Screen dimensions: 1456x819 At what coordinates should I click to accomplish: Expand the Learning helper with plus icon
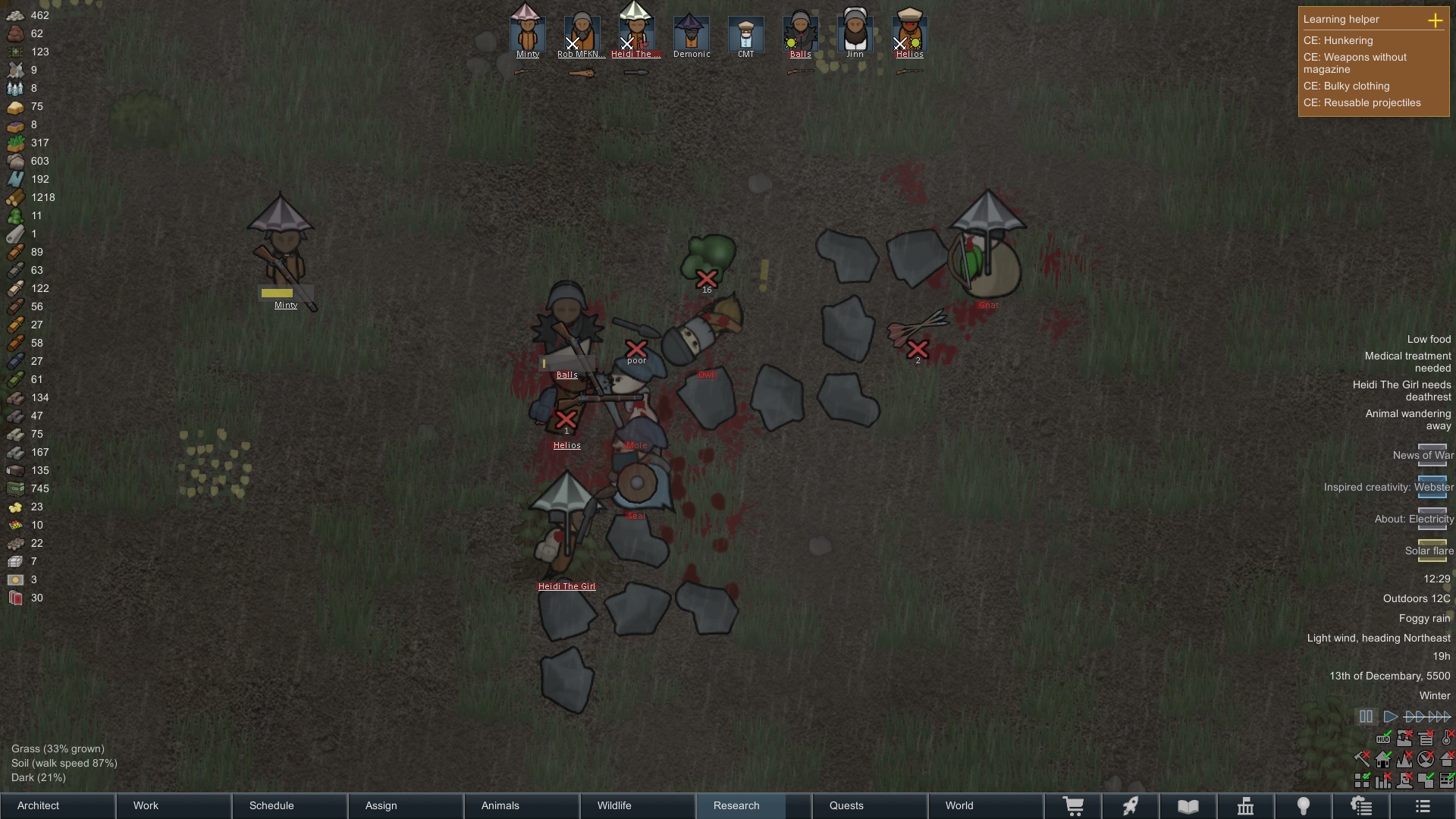click(1435, 20)
